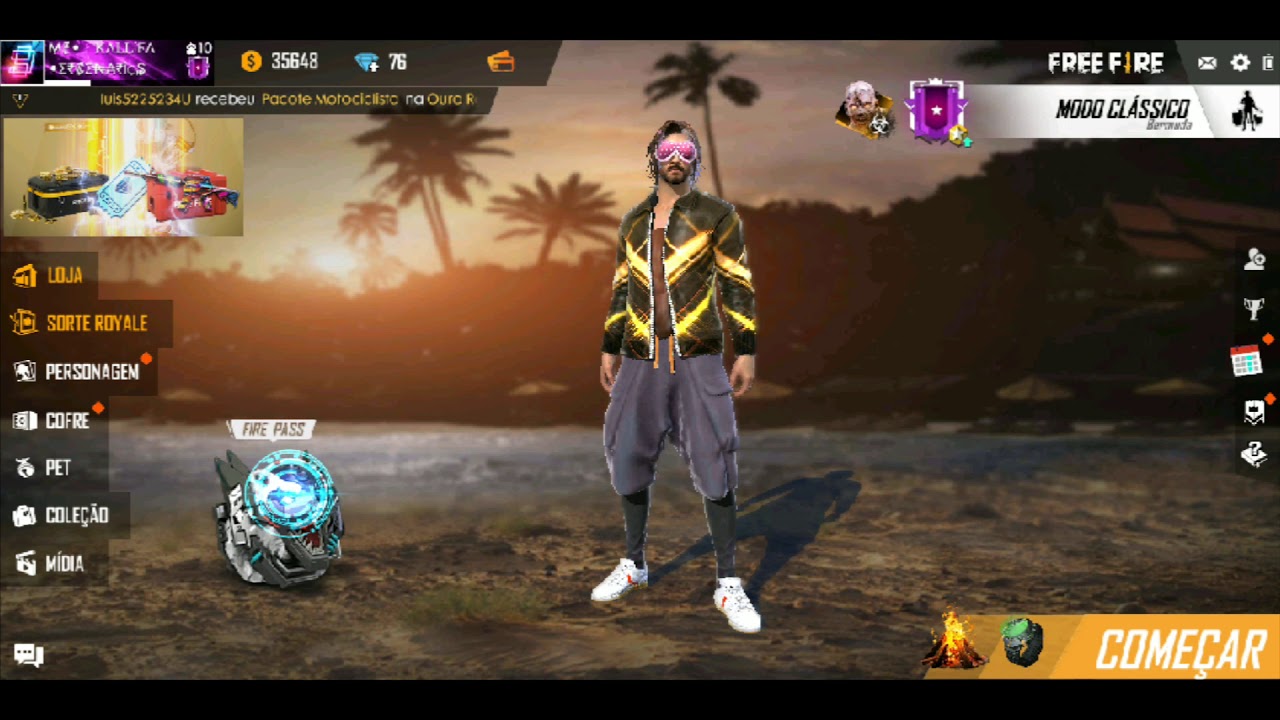The height and width of the screenshot is (720, 1280).
Task: Select the Personagem menu item
Action: point(91,371)
